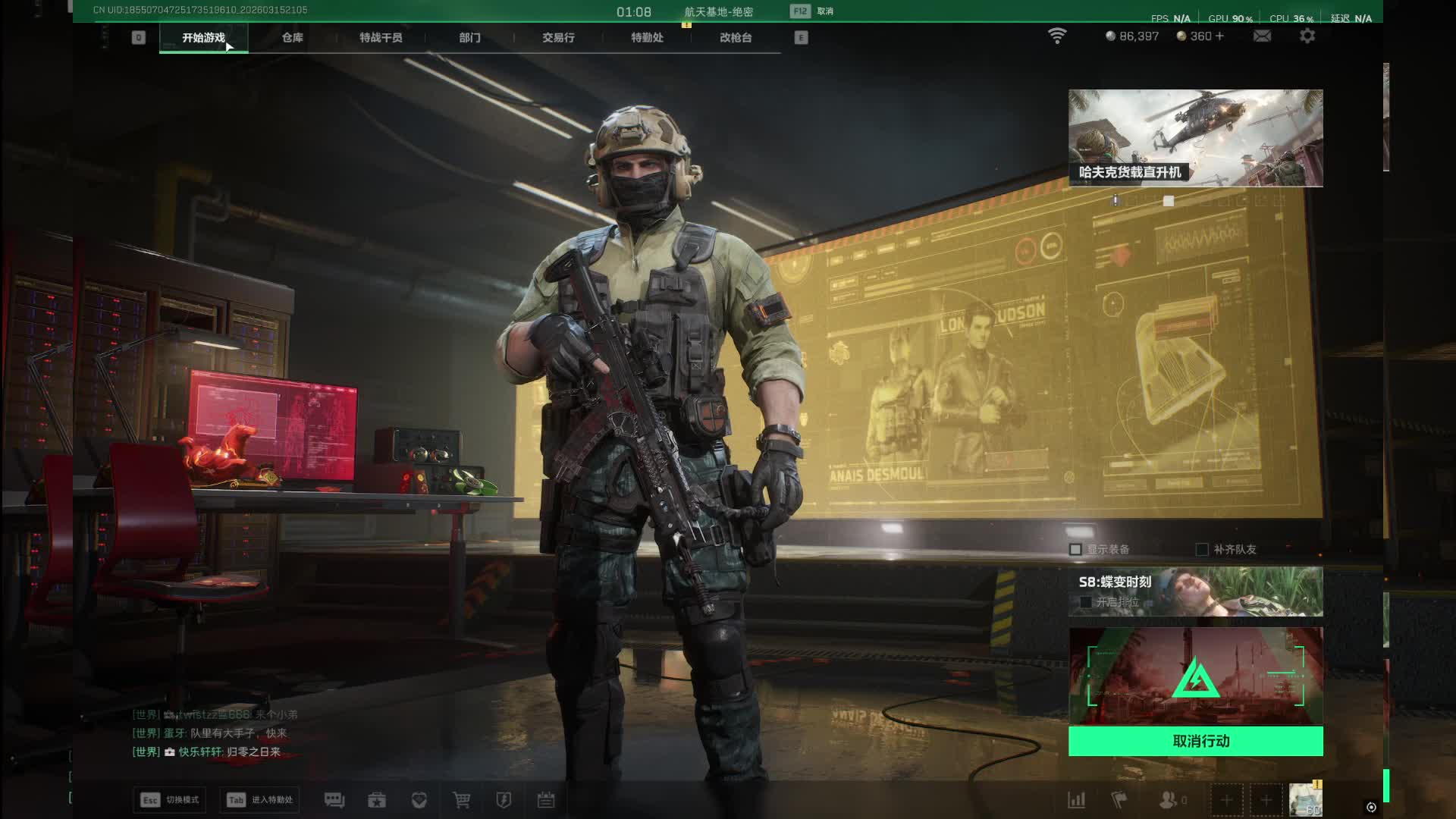The image size is (1456, 819).
Task: Open the mail envelope icon
Action: click(x=1262, y=36)
